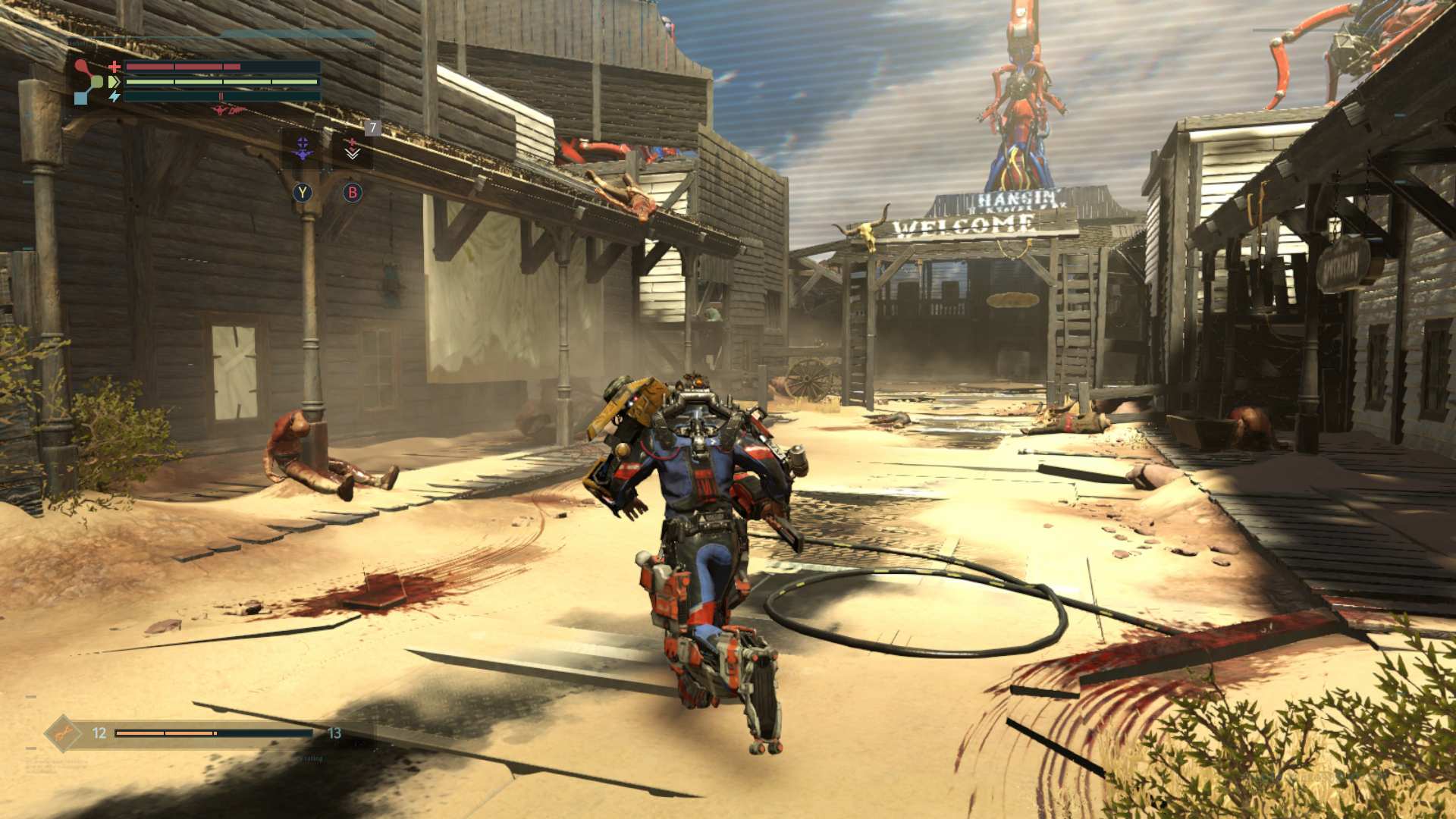Expand the chevron next to the stamina bar
Image resolution: width=1456 pixels, height=819 pixels.
point(115,81)
